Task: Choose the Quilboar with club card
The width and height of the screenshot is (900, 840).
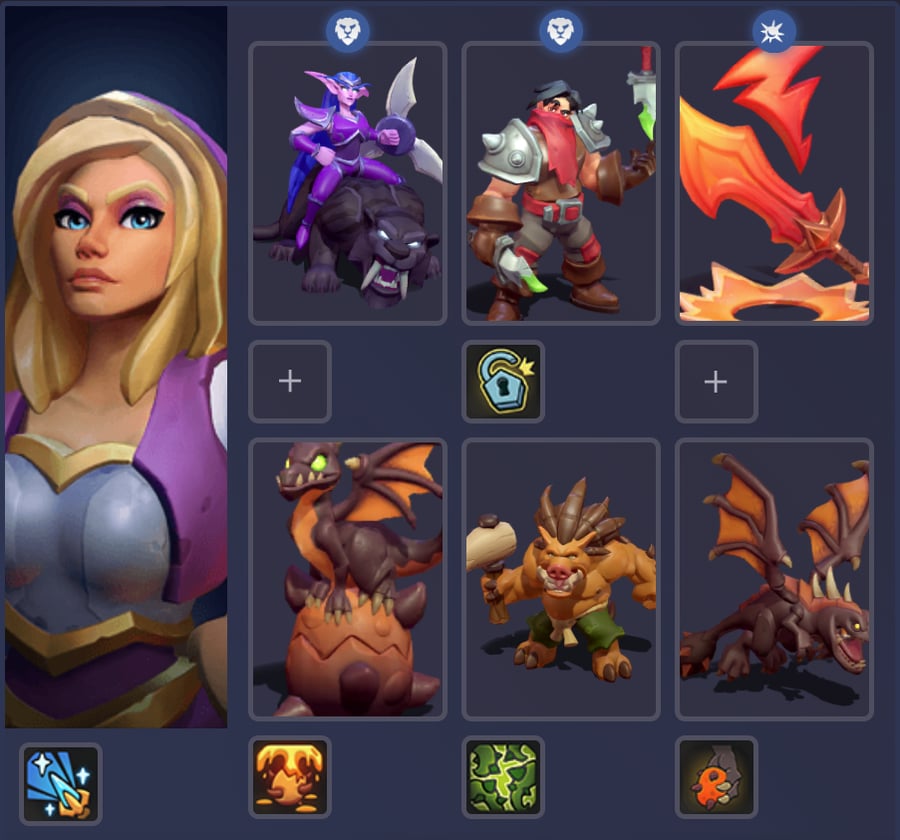Action: point(560,579)
